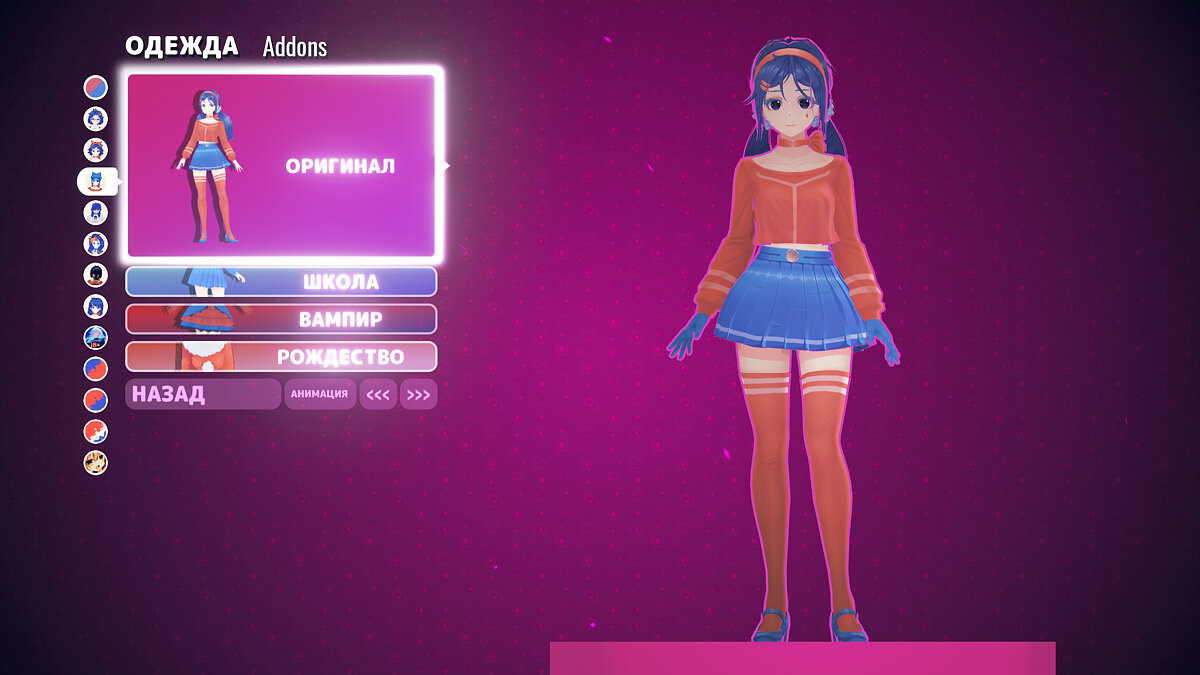Choose the ШКОЛА outfit

[281, 282]
